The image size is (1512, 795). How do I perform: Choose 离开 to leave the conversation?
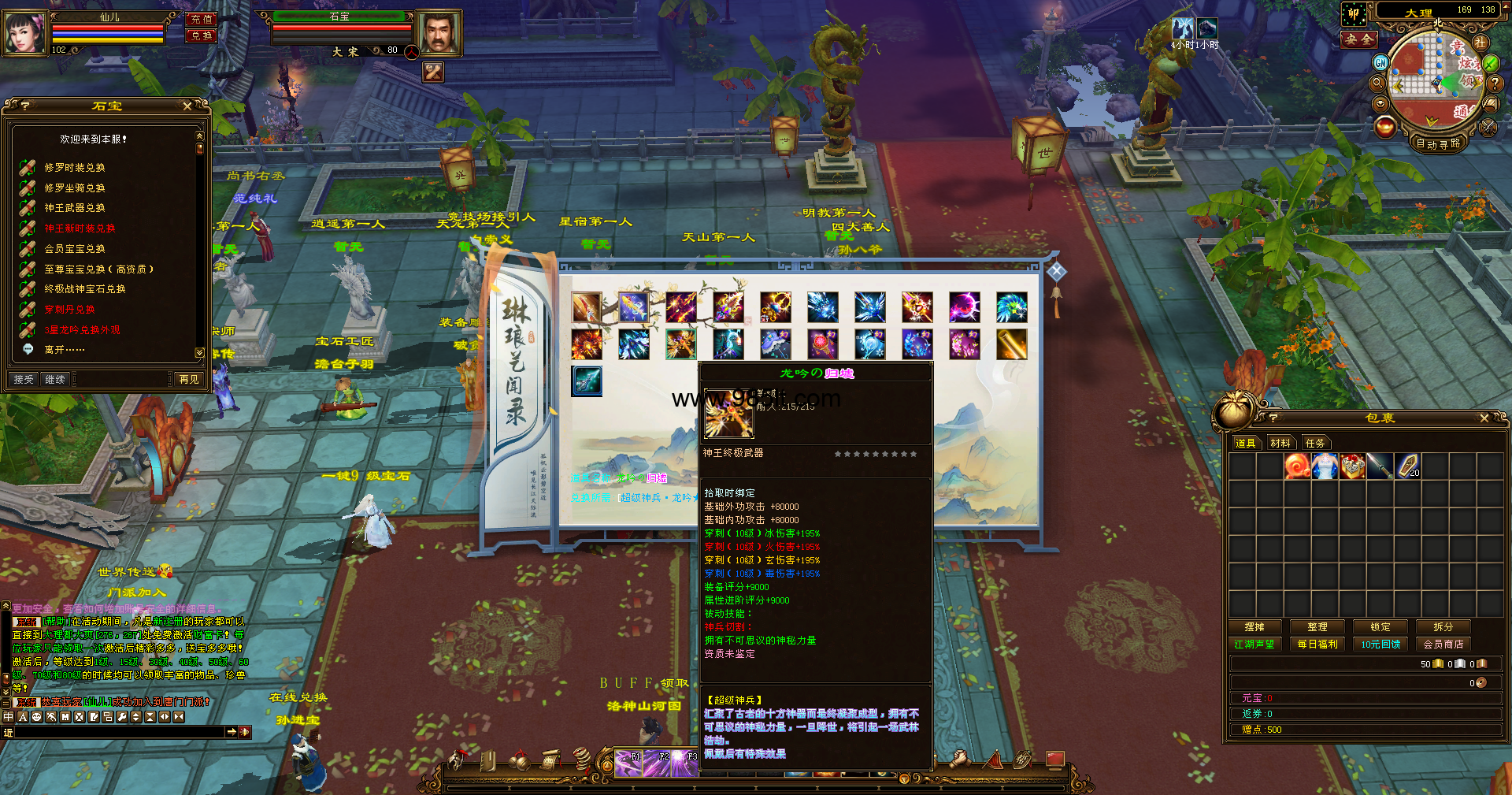[x=64, y=350]
